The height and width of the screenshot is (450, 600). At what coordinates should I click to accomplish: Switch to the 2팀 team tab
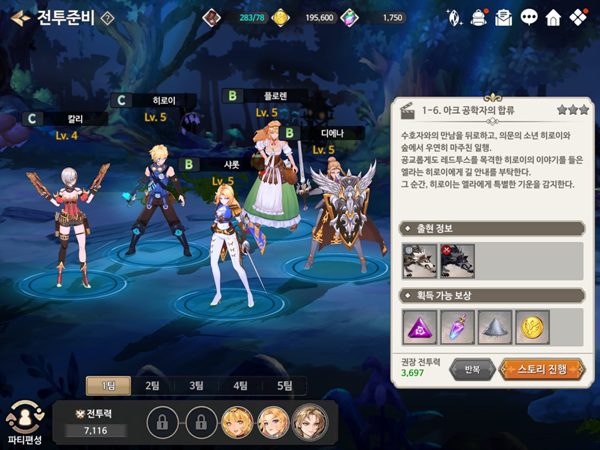click(x=153, y=385)
